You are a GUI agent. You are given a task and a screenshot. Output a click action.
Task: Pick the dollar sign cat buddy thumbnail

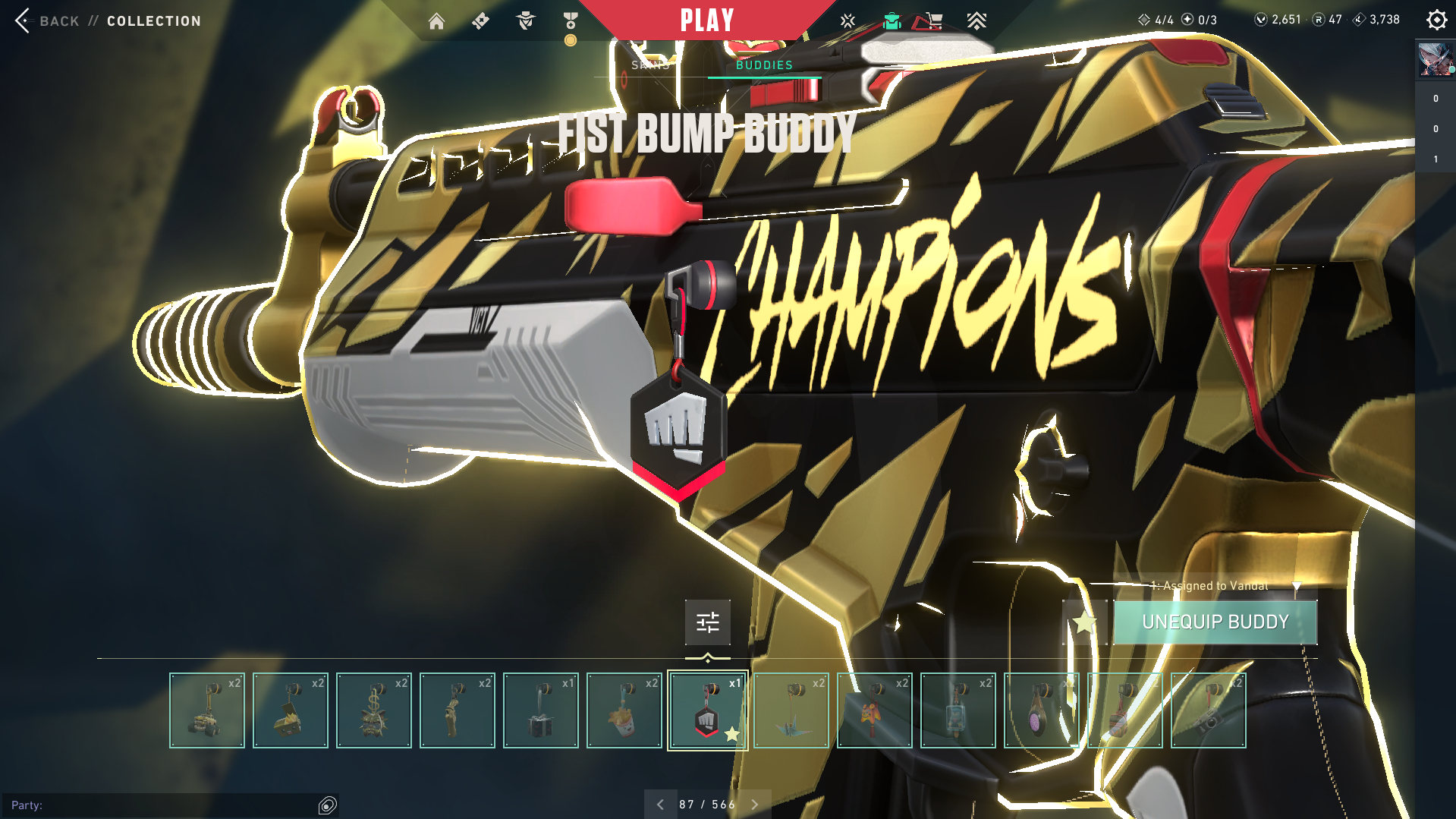pos(373,710)
